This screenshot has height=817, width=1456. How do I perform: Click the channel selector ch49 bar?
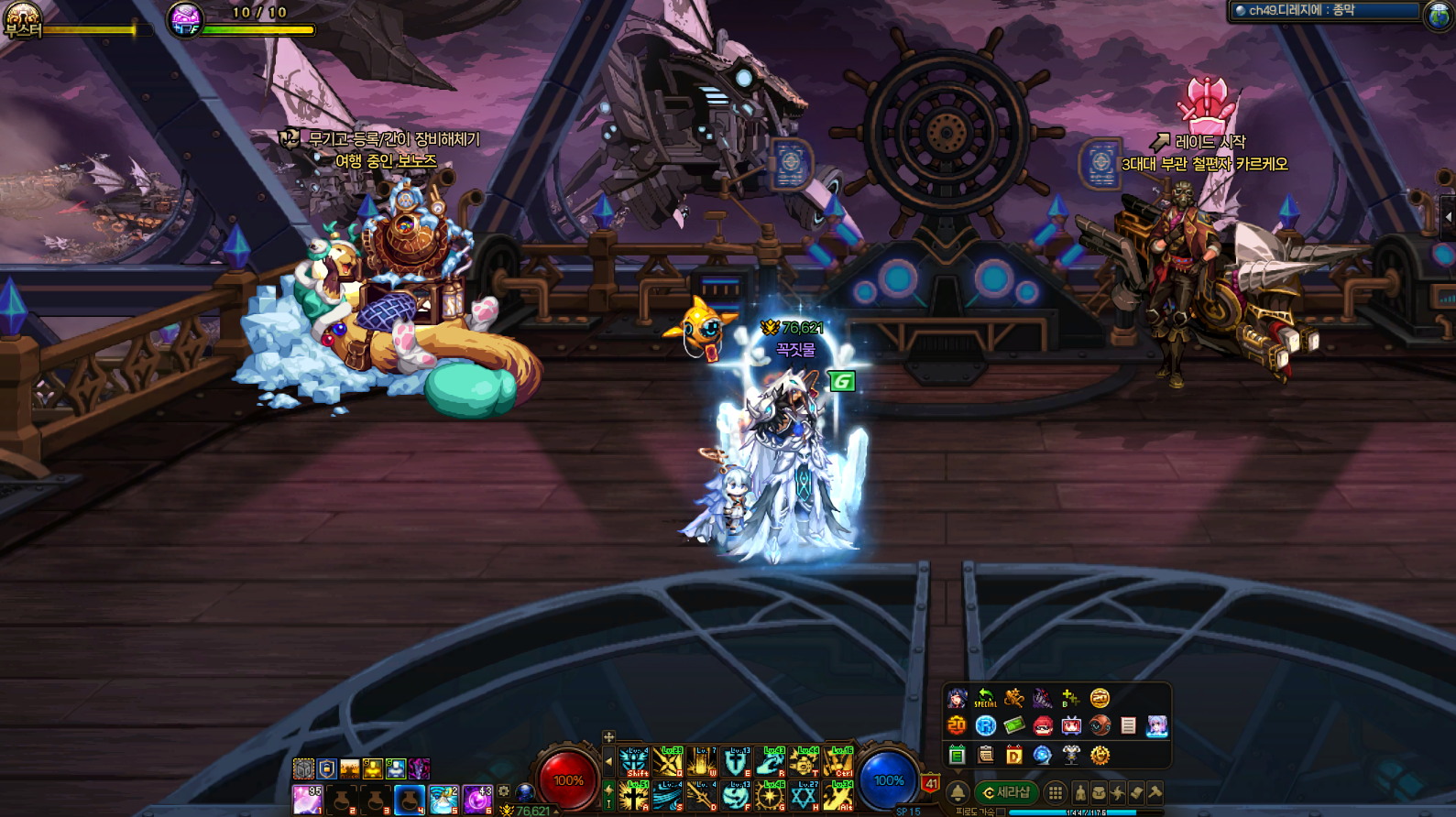coord(1324,11)
